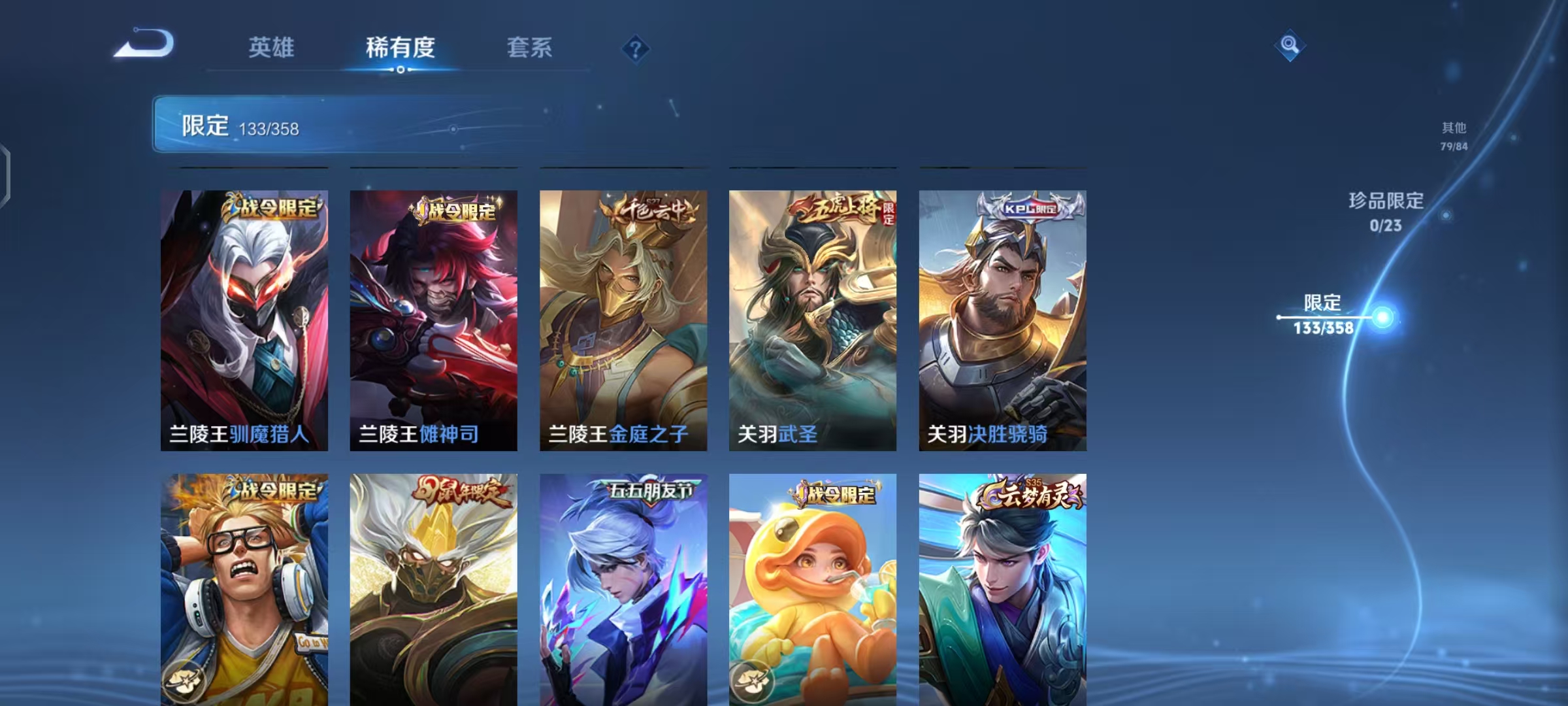Open the 兰陵王傩神司 skin thumbnail
This screenshot has height=706, width=1568.
click(x=434, y=320)
